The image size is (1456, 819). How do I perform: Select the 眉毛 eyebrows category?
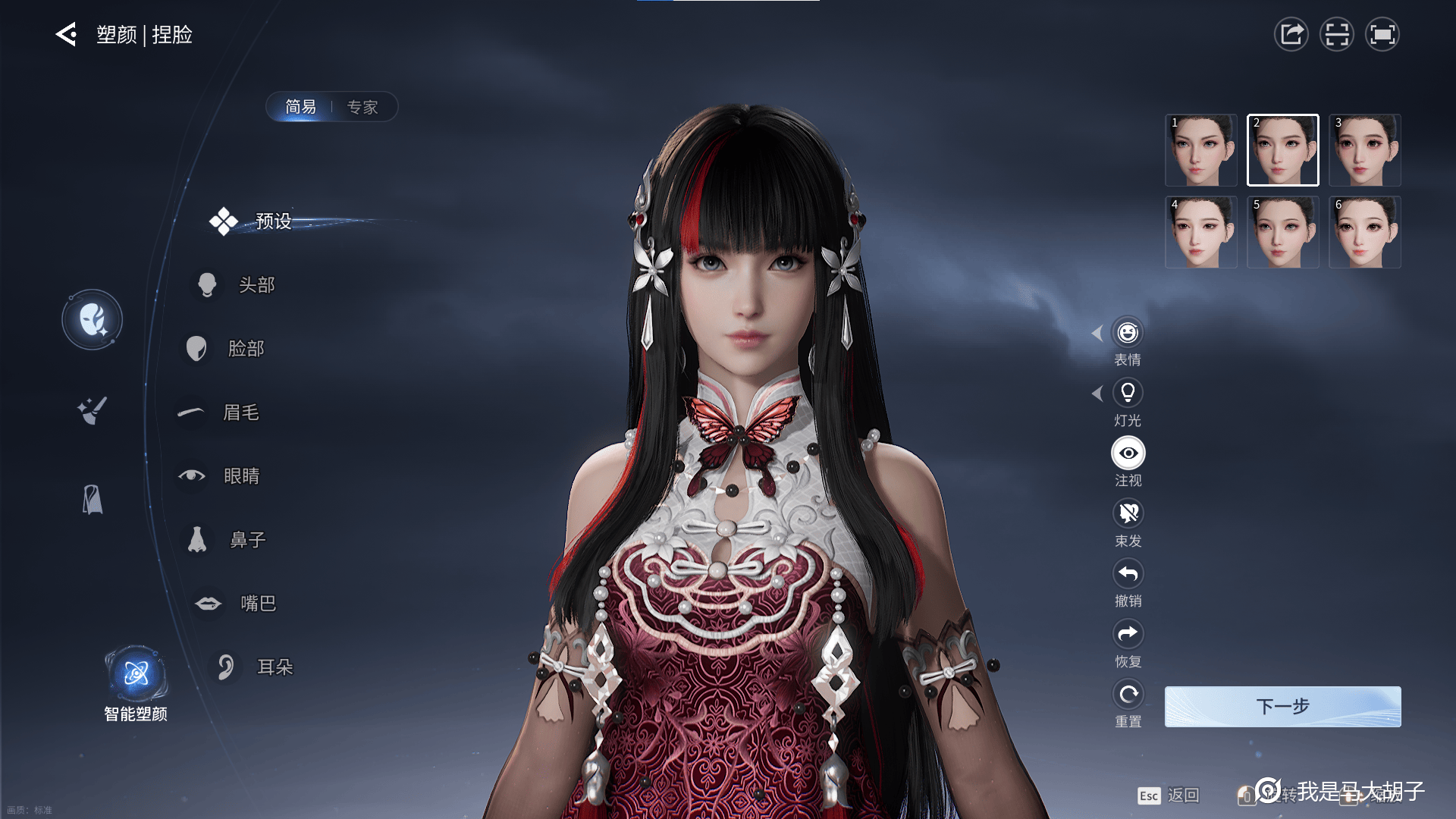tap(240, 412)
